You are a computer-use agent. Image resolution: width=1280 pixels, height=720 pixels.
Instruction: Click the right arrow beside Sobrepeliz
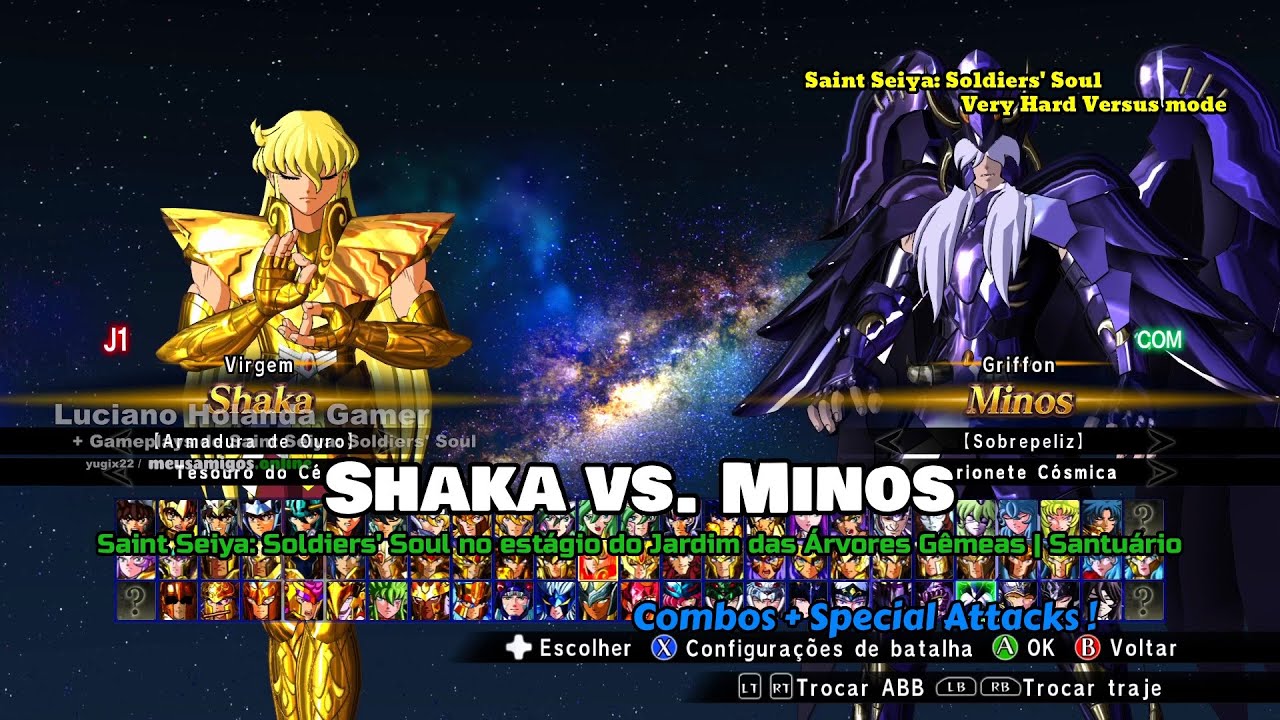[x=1160, y=441]
